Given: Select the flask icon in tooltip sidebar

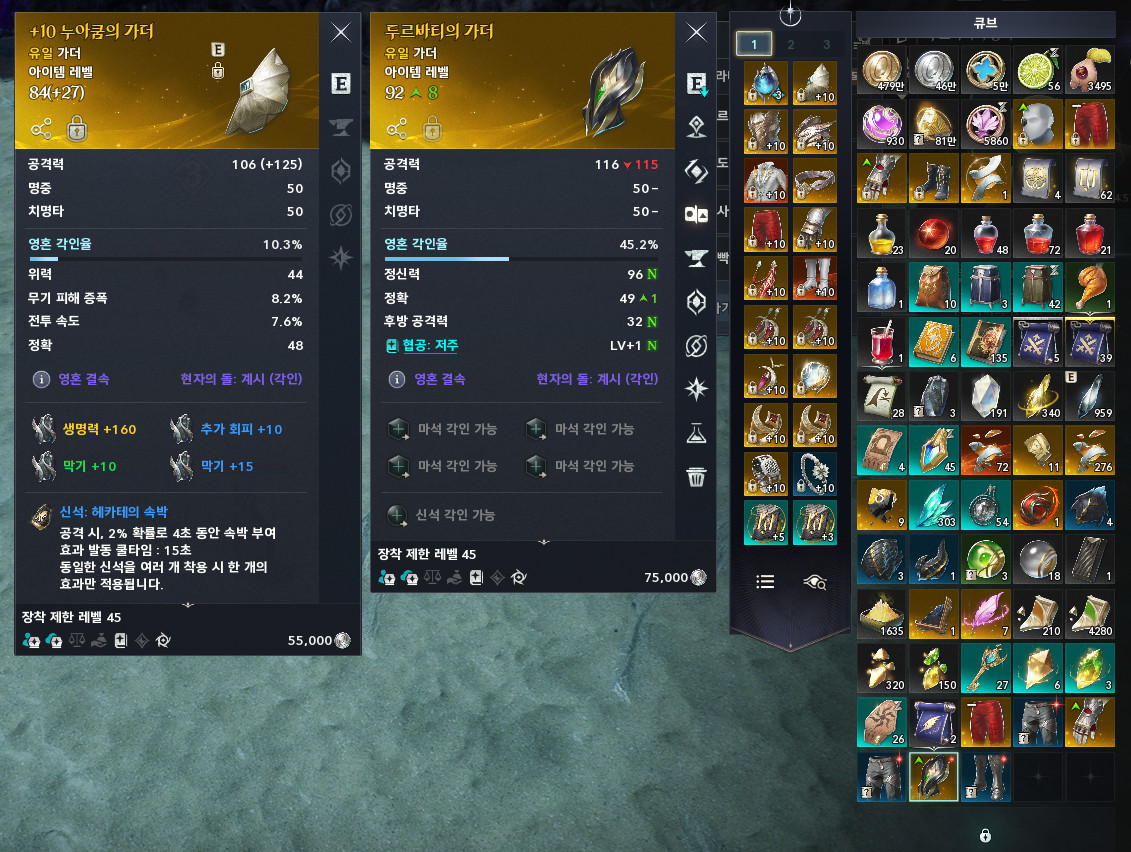Looking at the screenshot, I should click(x=697, y=433).
